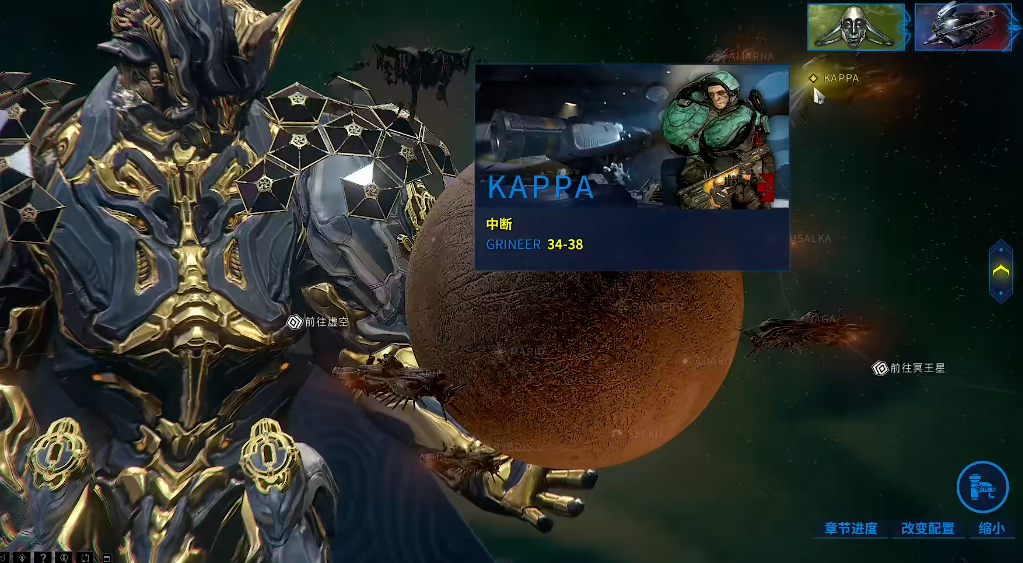Viewport: 1023px width, 563px height.
Task: Open the 章节进度 chapter progress panel
Action: (x=850, y=528)
